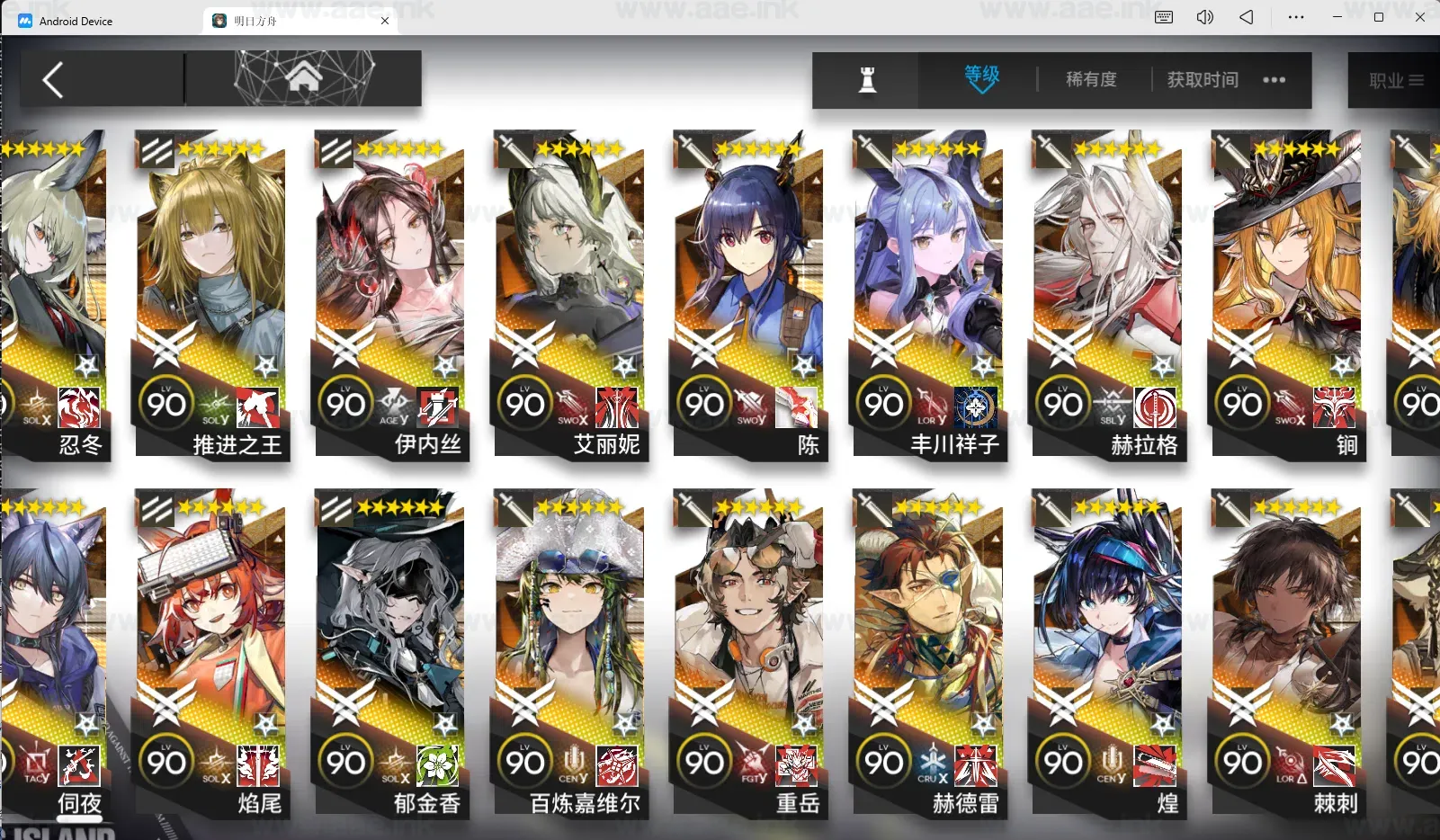Sort operators by 获取时间
Viewport: 1440px width, 840px height.
tap(1203, 80)
